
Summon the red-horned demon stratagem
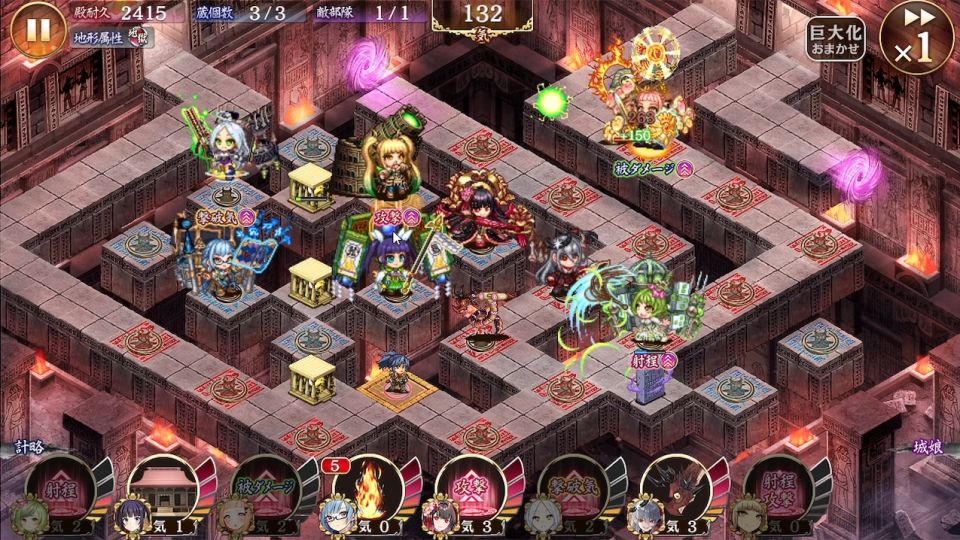675,492
